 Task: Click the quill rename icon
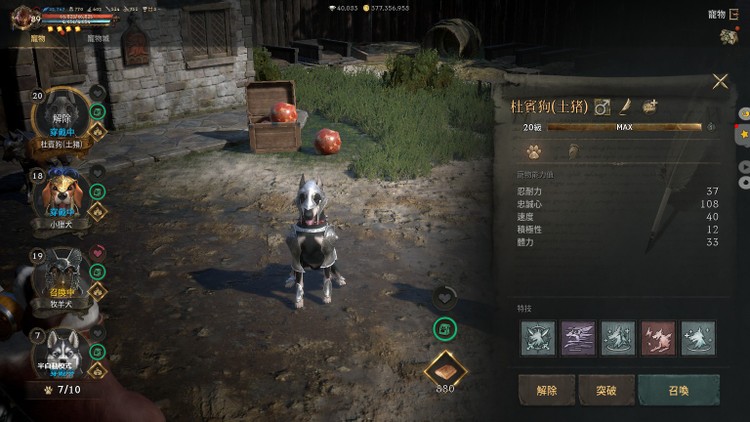click(626, 106)
